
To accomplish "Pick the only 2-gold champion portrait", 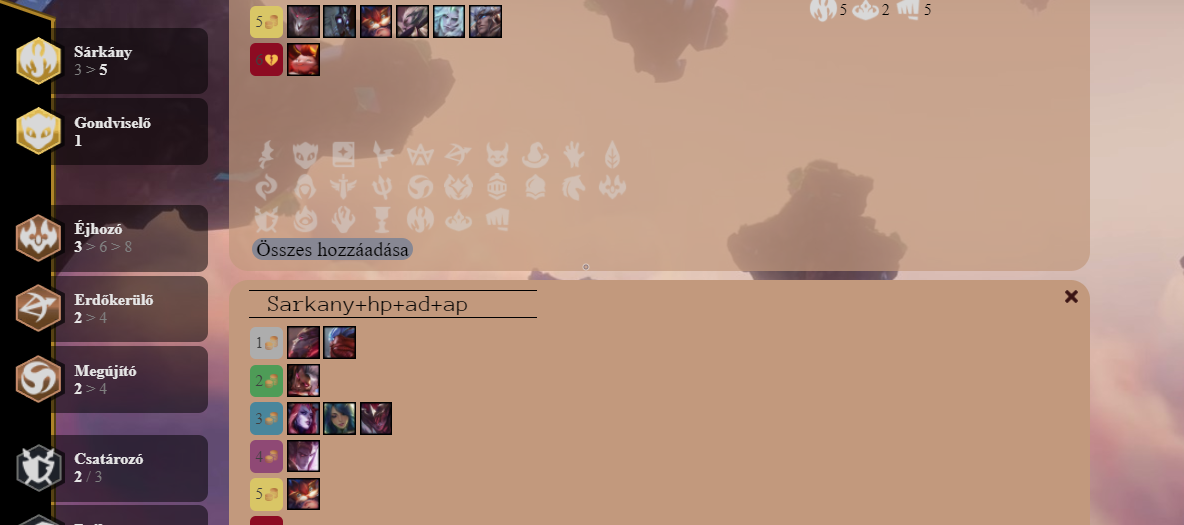I will tap(303, 380).
